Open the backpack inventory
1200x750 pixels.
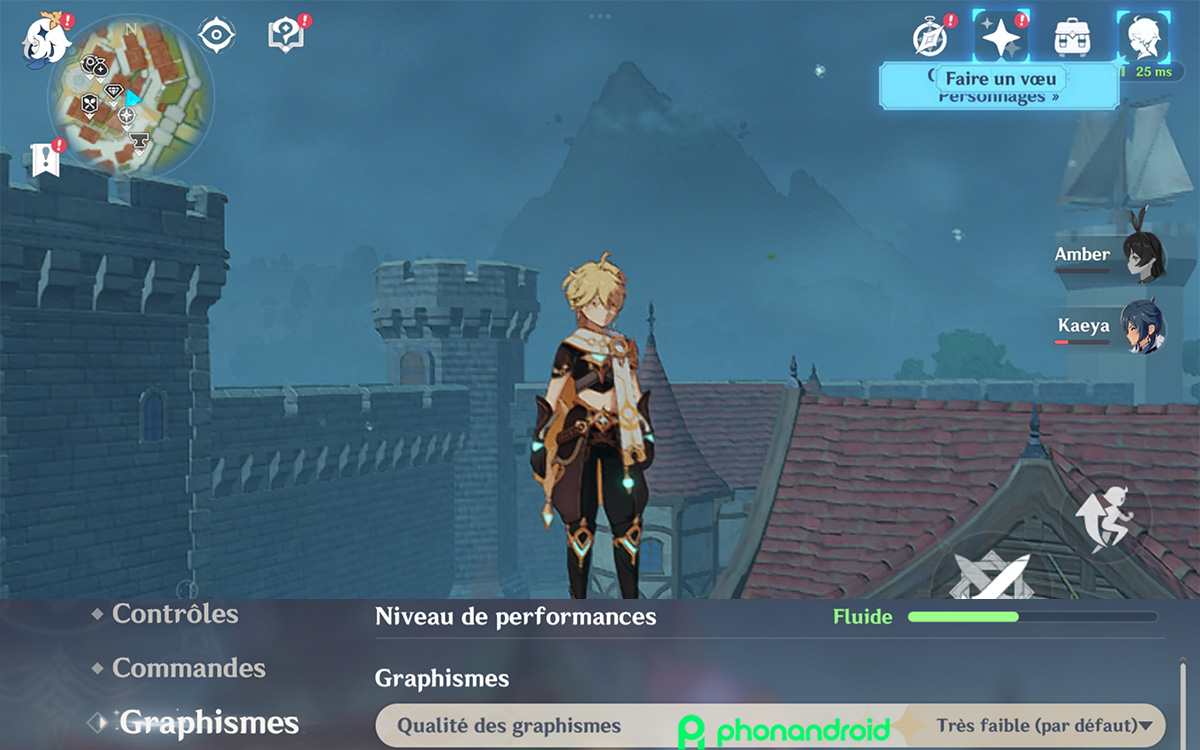[x=1072, y=38]
